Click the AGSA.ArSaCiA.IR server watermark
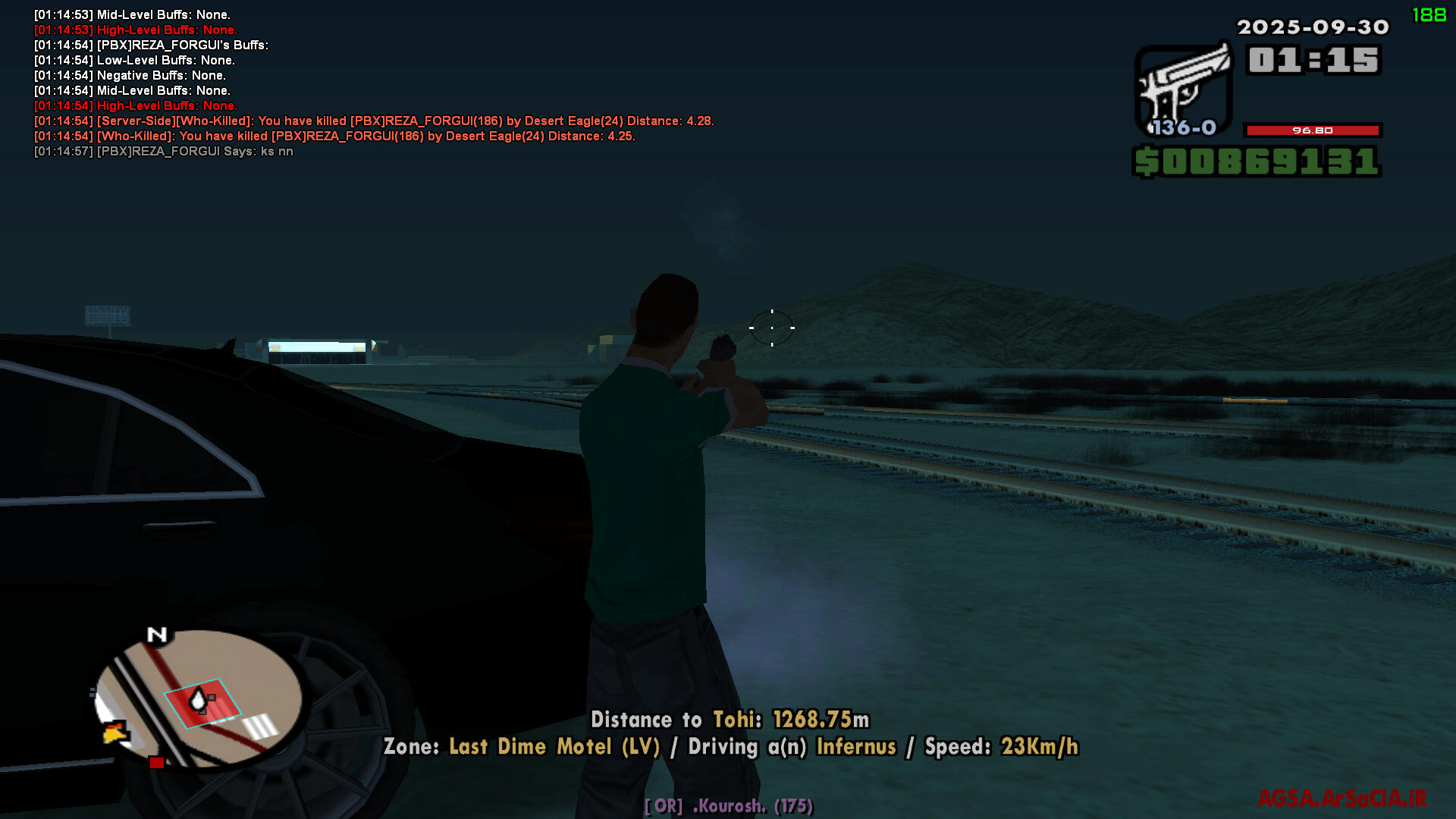1456x819 pixels. click(1341, 799)
